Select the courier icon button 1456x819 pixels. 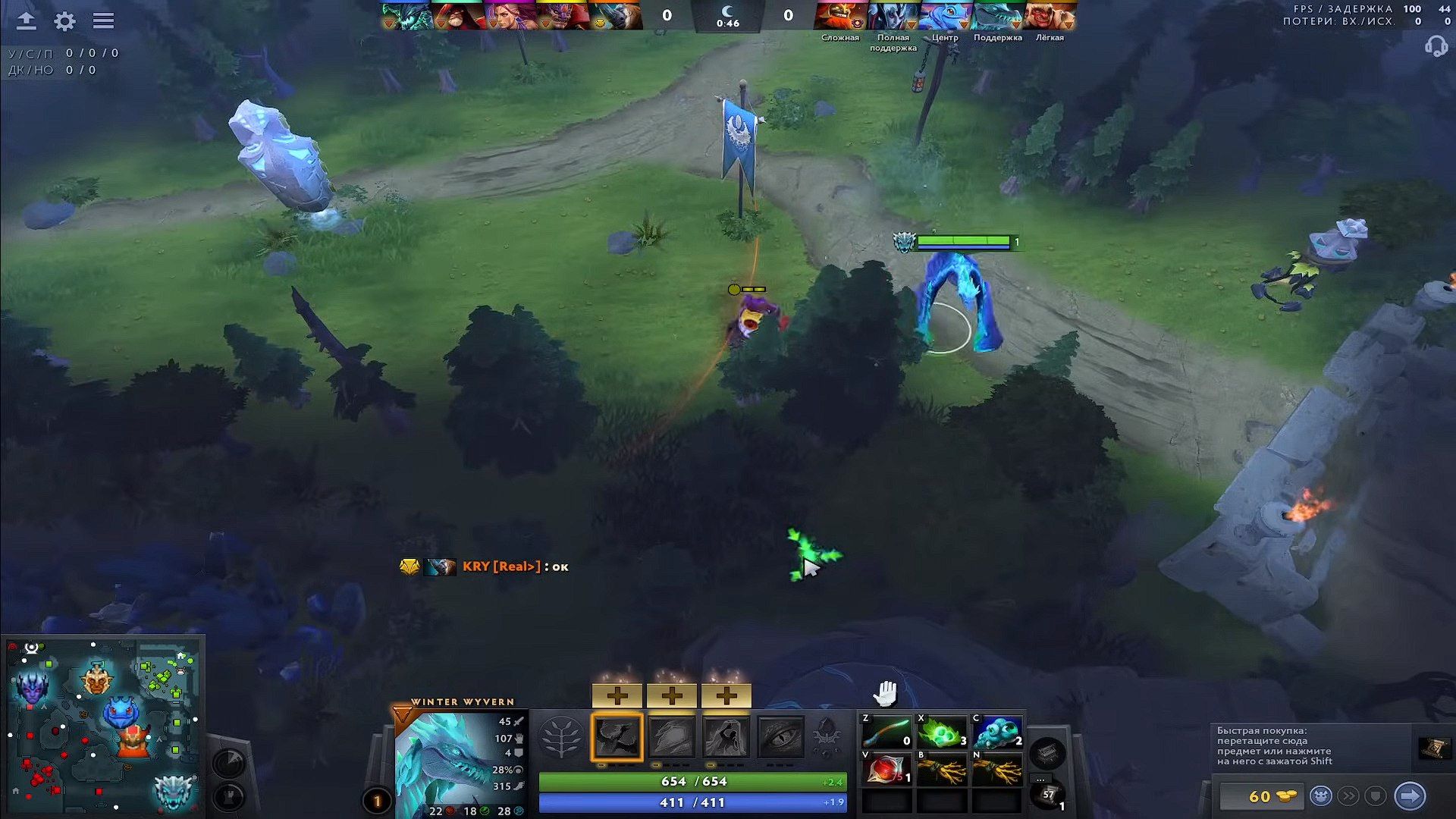[1320, 796]
